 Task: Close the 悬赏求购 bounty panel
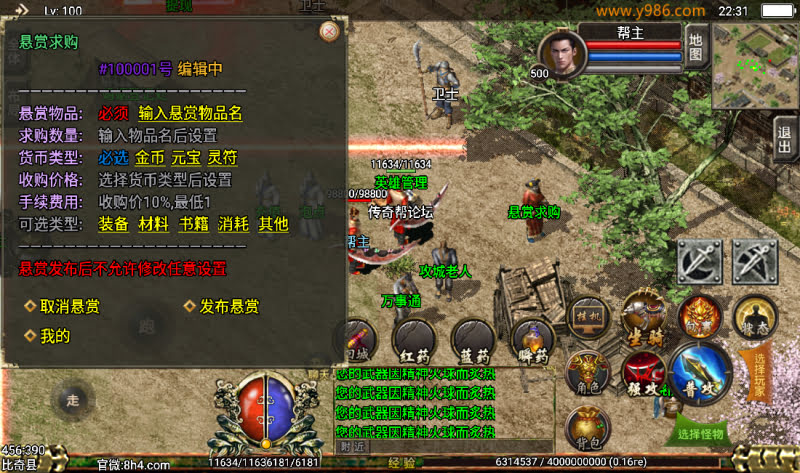(328, 31)
